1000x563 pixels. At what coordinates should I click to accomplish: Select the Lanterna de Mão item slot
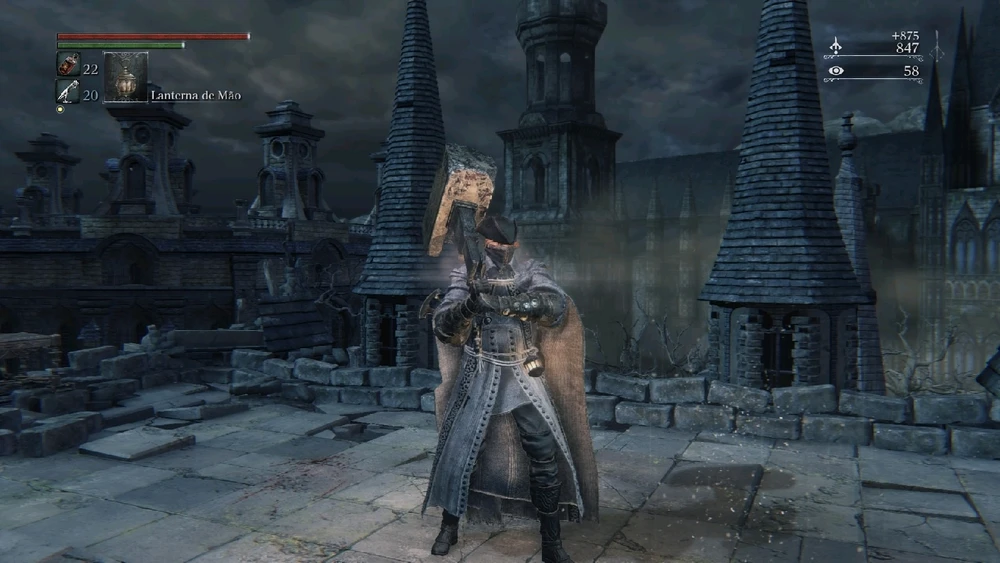[126, 78]
